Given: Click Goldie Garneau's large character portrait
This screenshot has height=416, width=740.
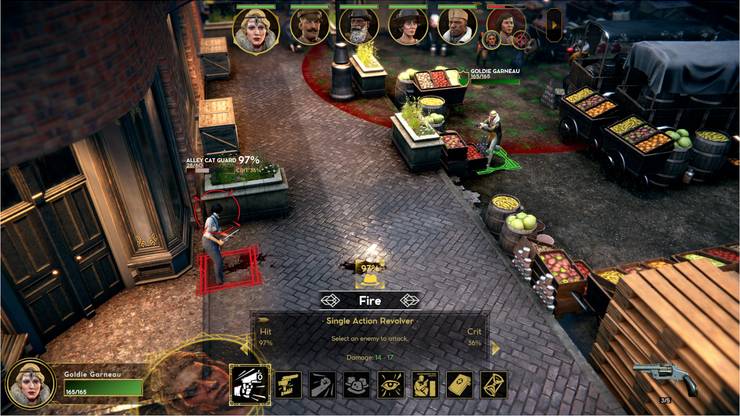Looking at the screenshot, I should 28,383.
